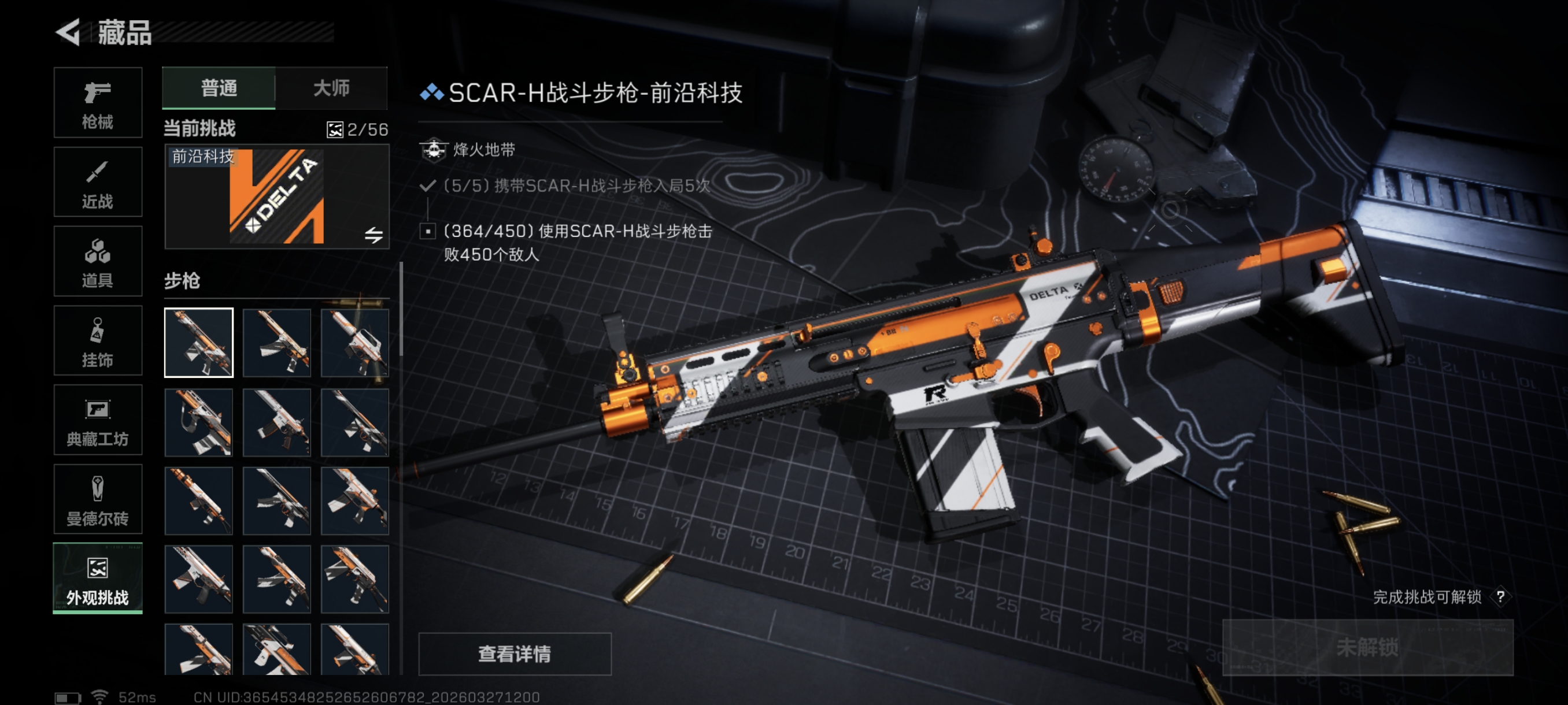
Task: Go back using the arrow beside 藏品
Action: (x=68, y=32)
